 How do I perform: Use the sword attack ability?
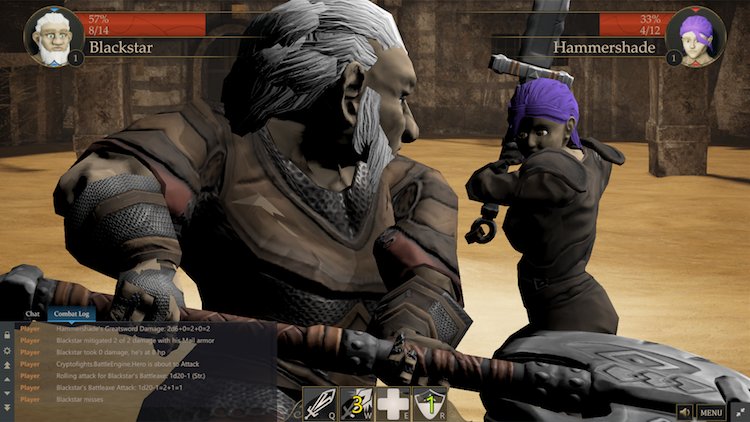pyautogui.click(x=320, y=403)
